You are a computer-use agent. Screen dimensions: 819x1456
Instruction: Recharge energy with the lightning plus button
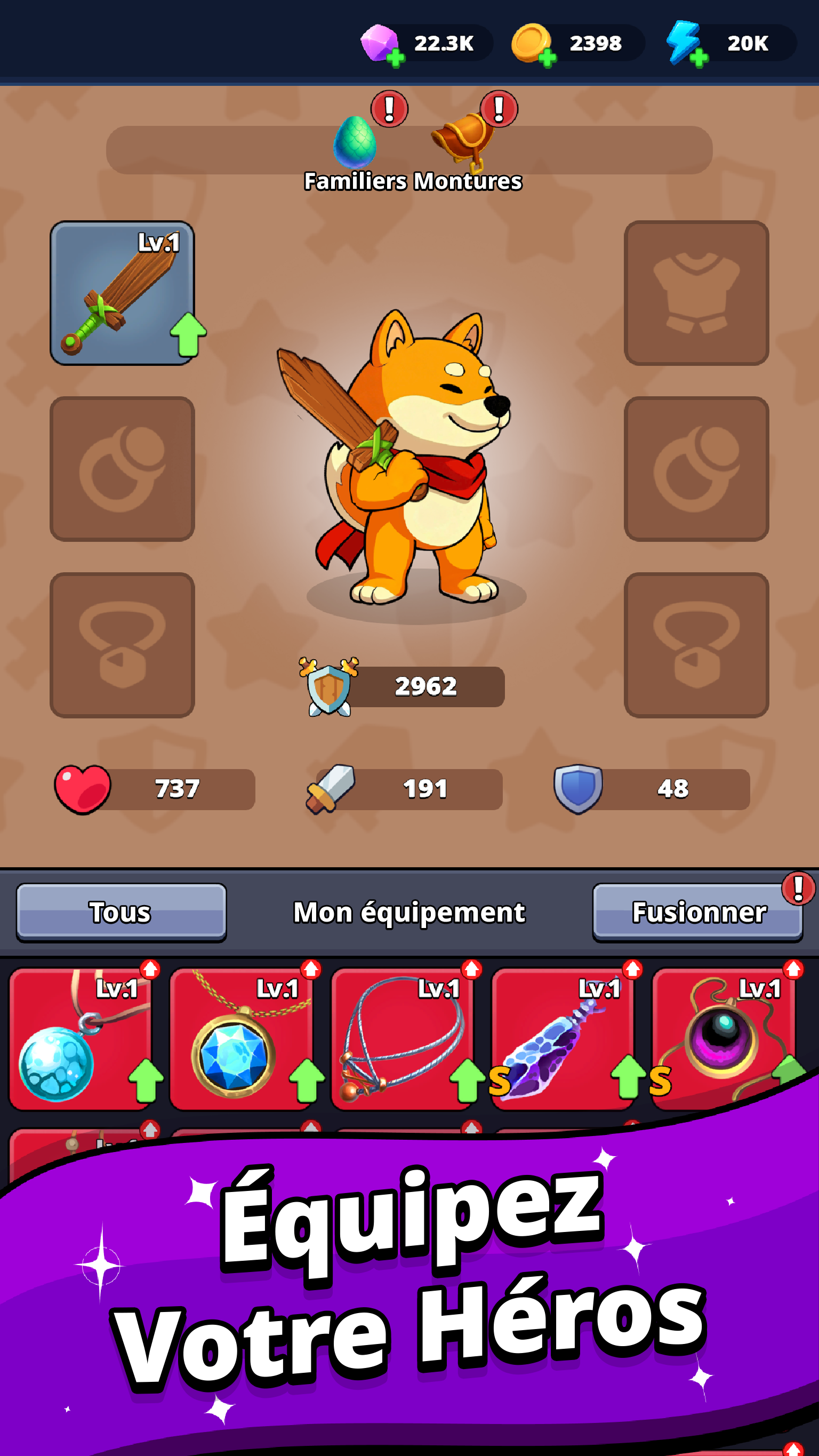[x=699, y=57]
